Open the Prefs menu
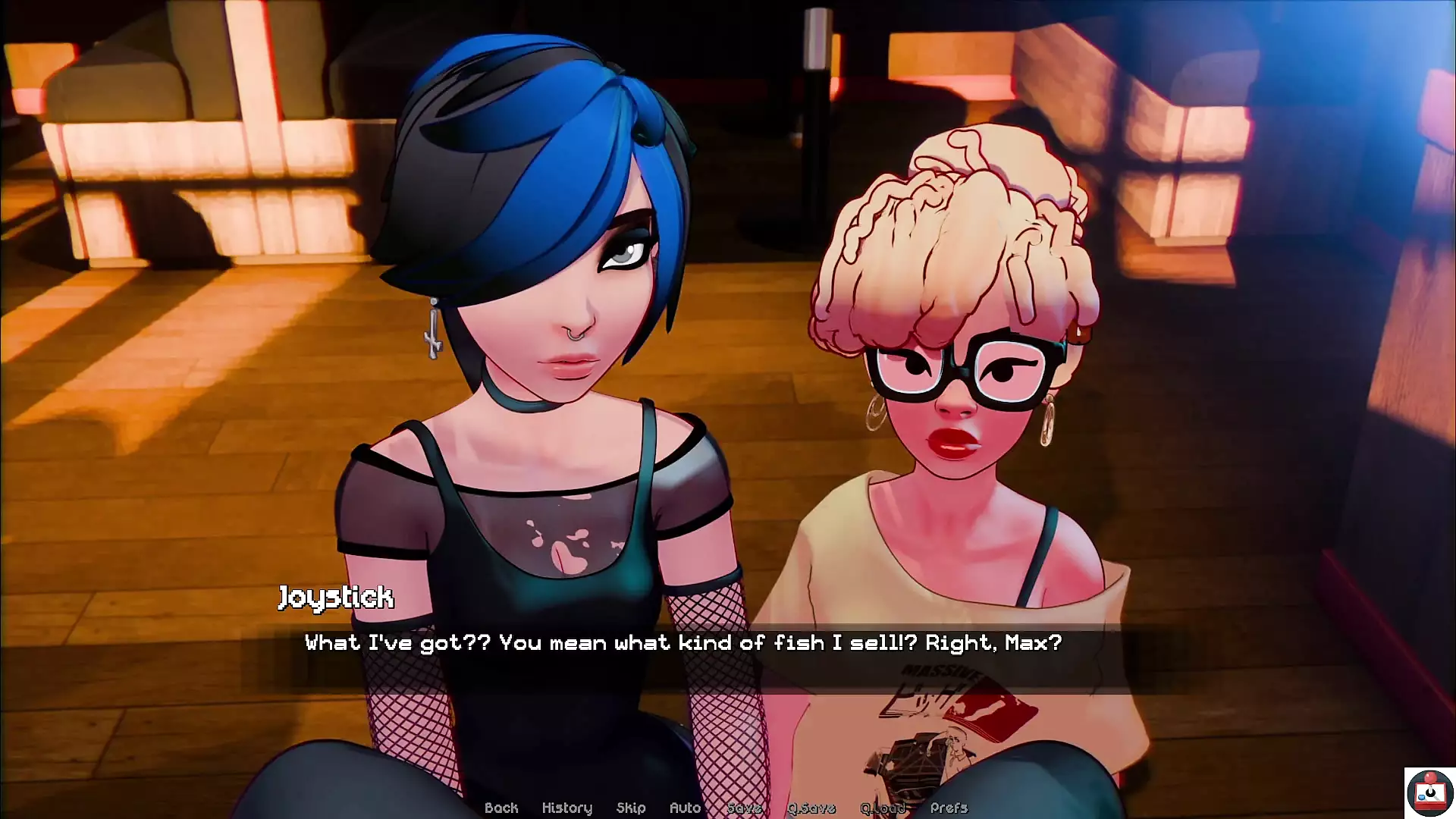1456x819 pixels. coord(949,808)
